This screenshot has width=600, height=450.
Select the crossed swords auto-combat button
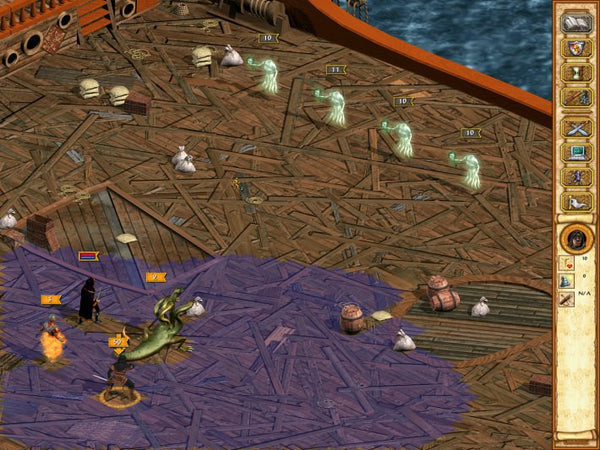click(x=576, y=128)
